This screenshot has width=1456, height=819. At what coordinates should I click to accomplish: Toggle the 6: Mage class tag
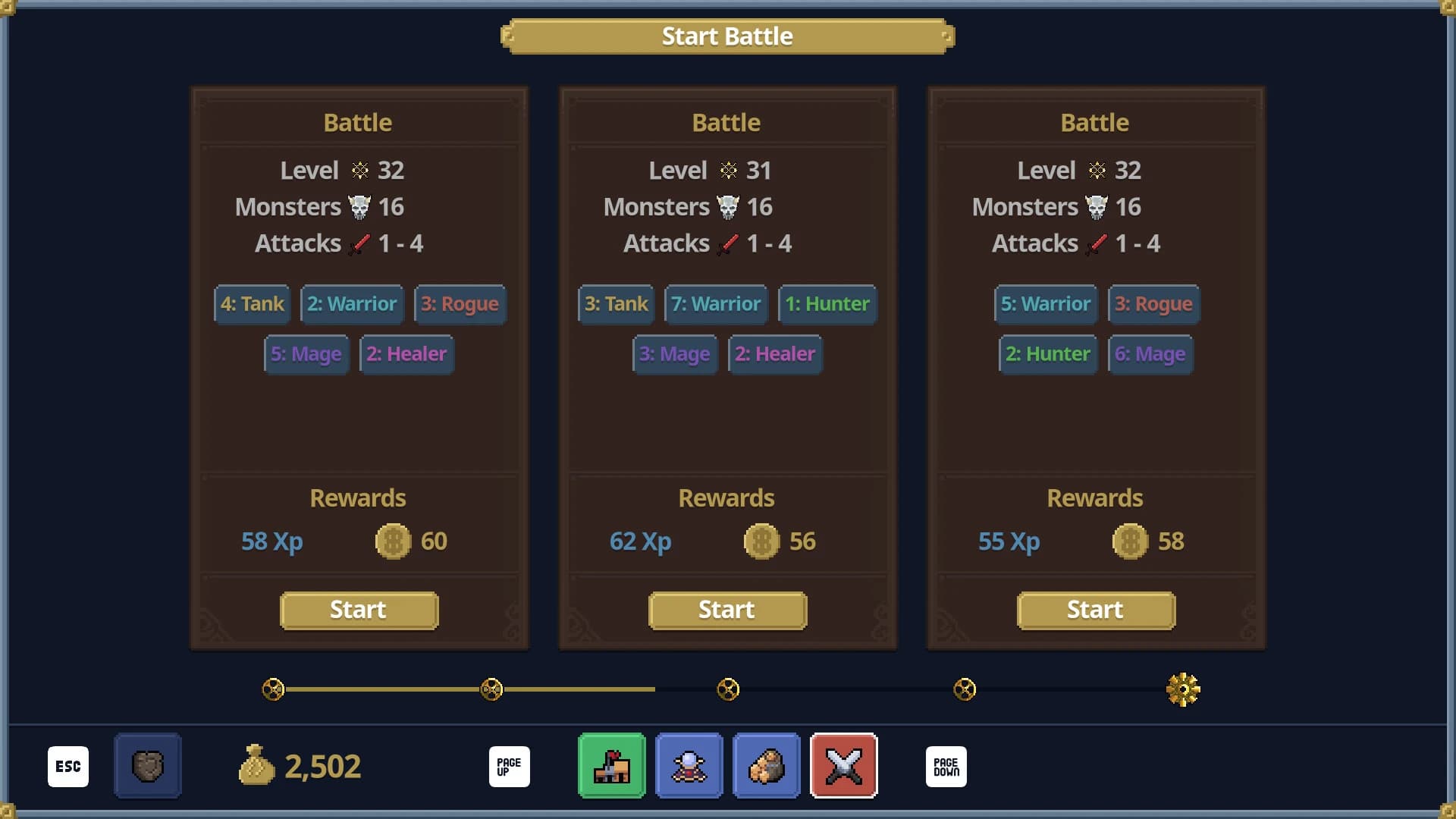click(x=1150, y=354)
